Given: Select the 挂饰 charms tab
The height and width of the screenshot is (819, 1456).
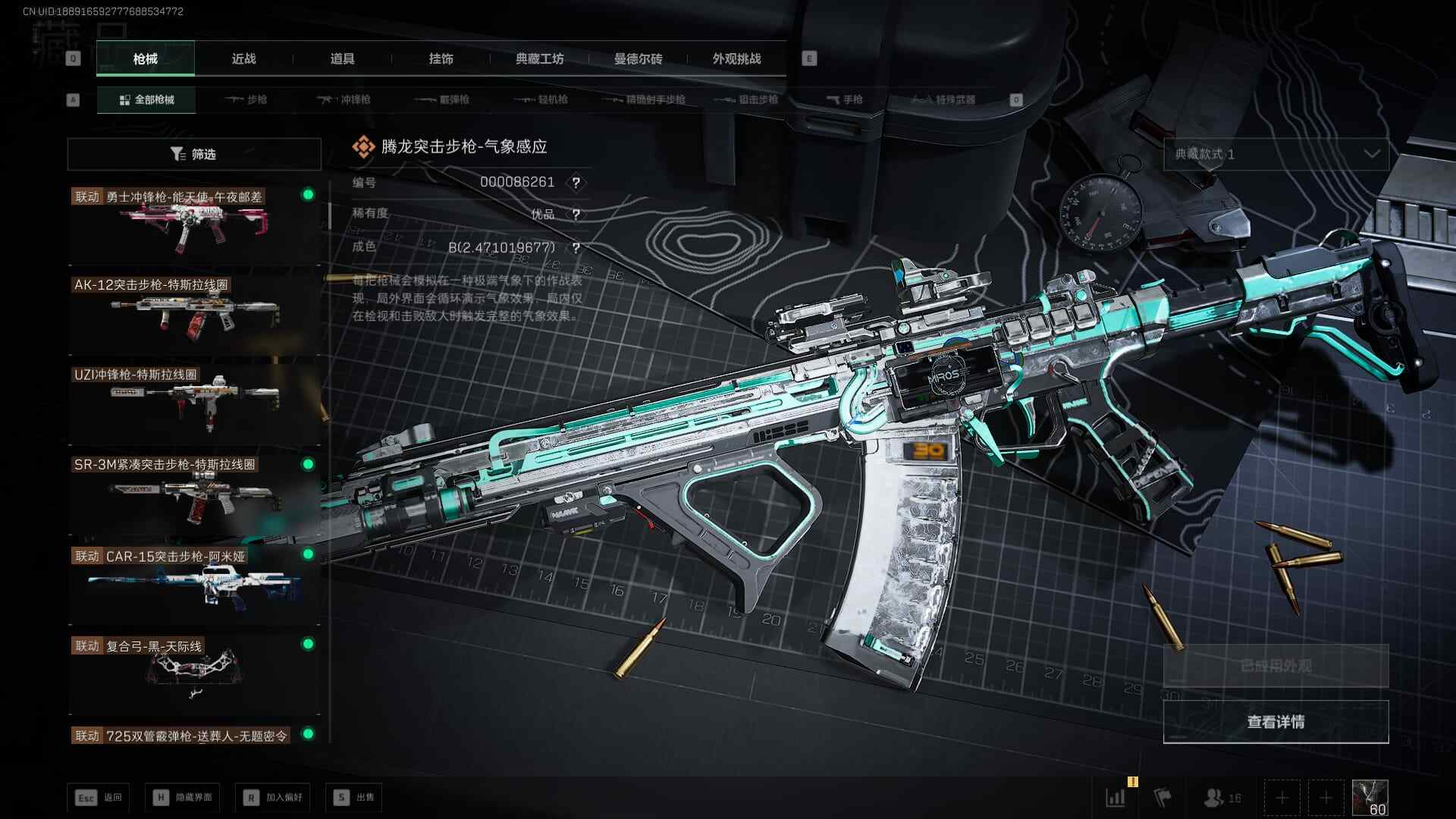Looking at the screenshot, I should point(441,58).
